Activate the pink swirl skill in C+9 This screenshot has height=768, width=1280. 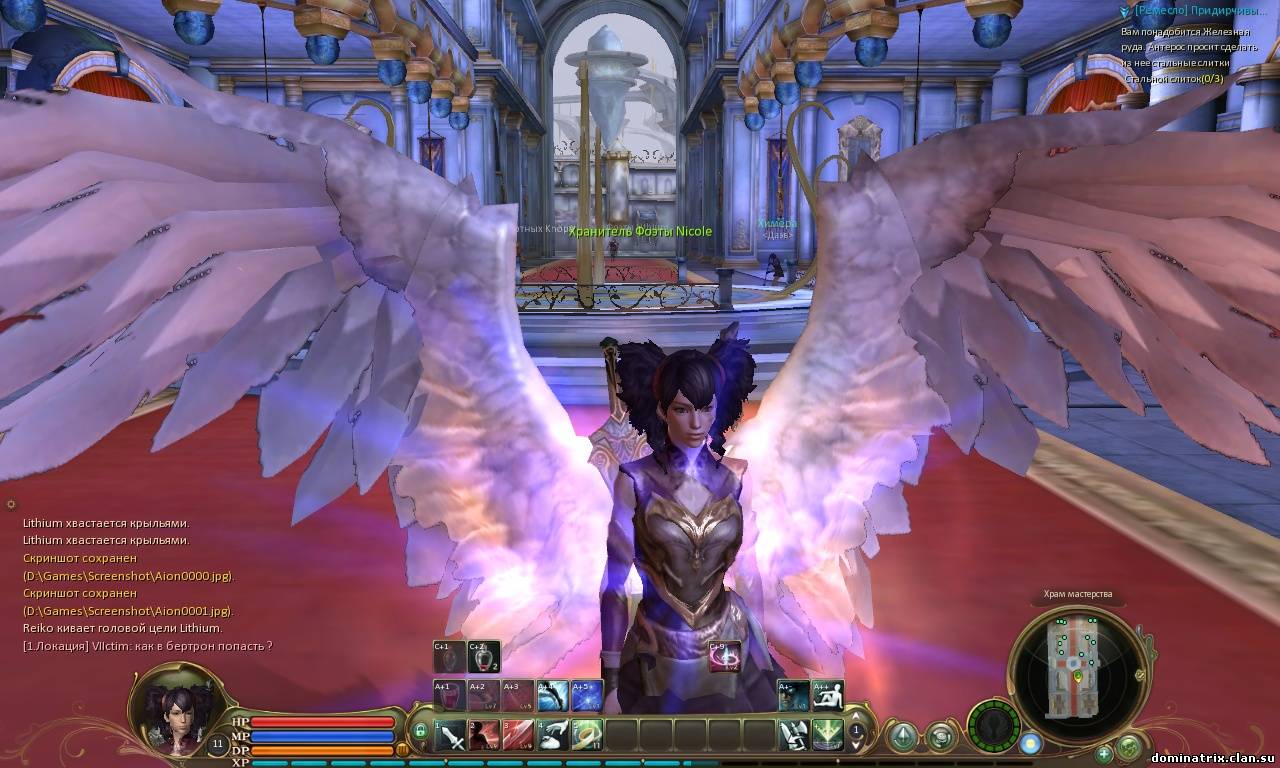click(x=724, y=657)
